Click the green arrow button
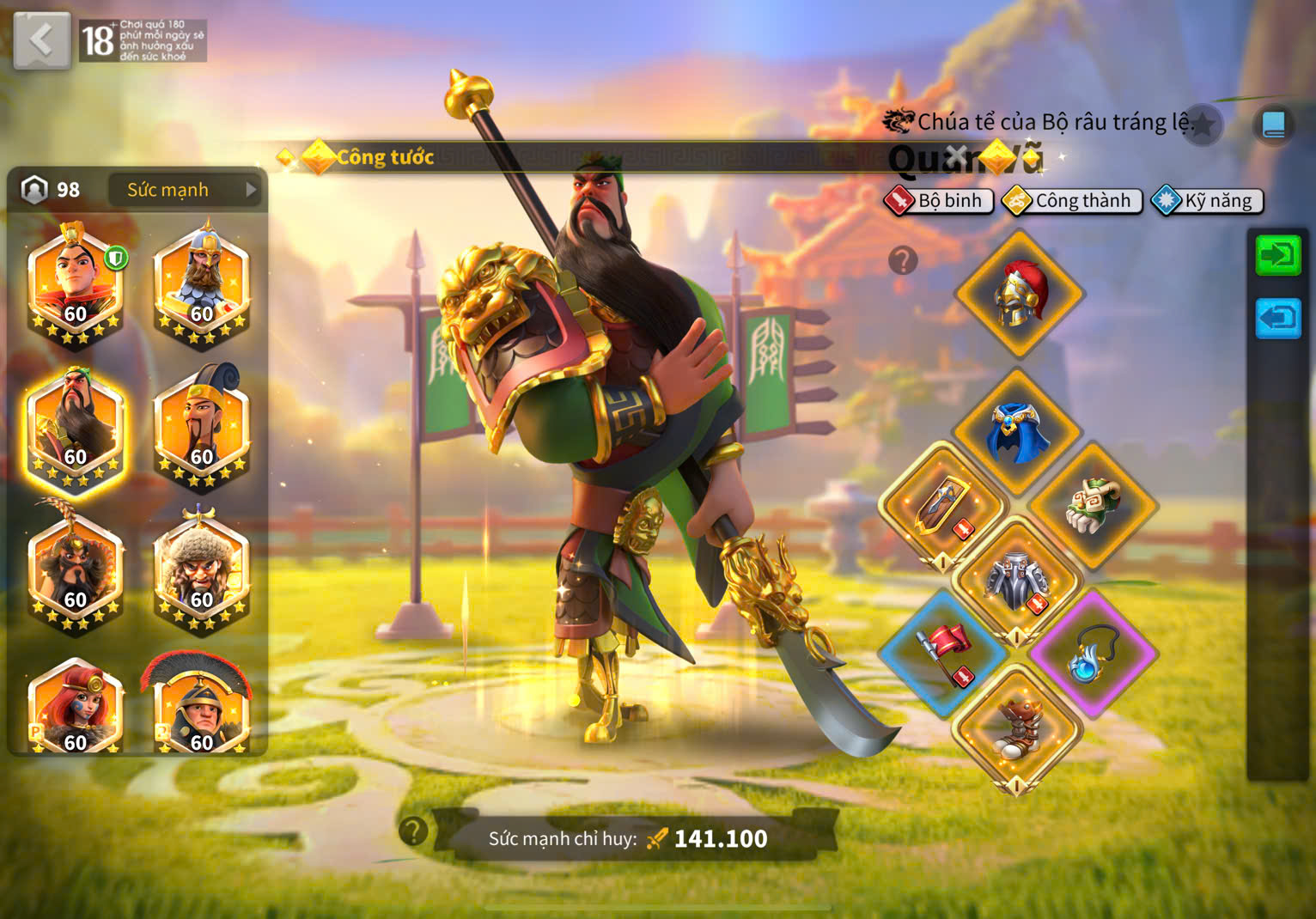Screen dimensions: 1316x919 (1278, 255)
